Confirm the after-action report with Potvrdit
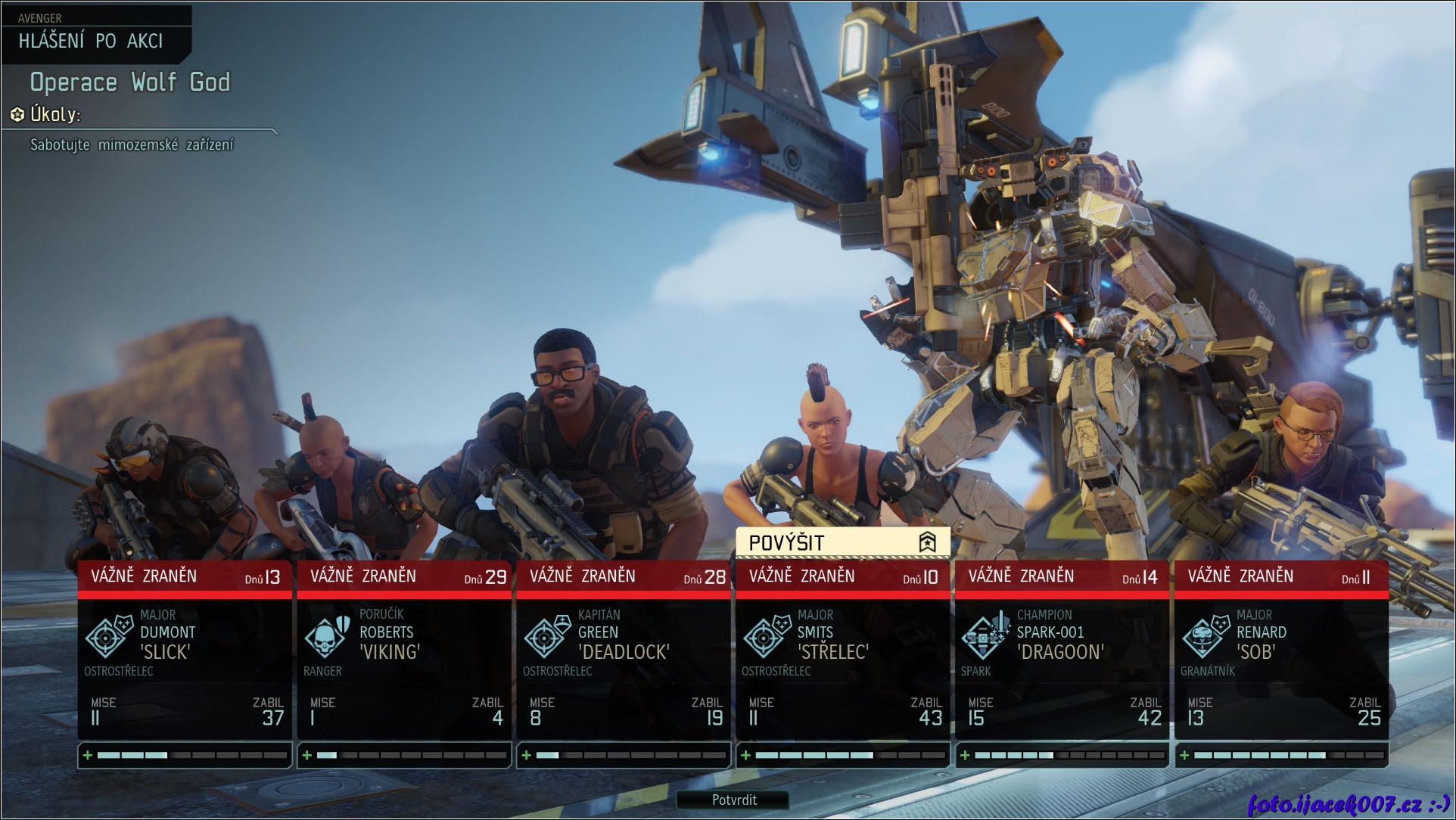 [733, 800]
